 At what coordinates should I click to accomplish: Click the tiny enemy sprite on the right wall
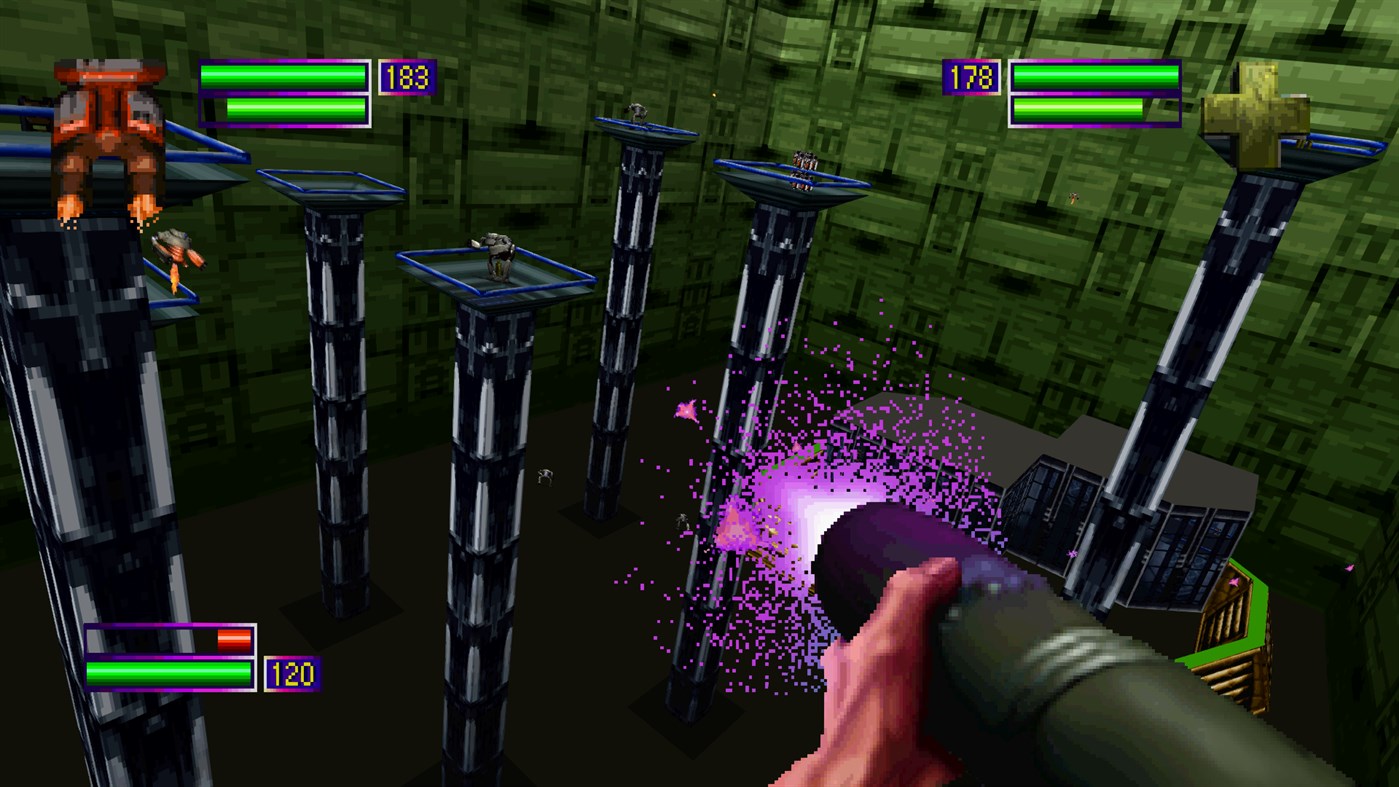tap(1073, 198)
